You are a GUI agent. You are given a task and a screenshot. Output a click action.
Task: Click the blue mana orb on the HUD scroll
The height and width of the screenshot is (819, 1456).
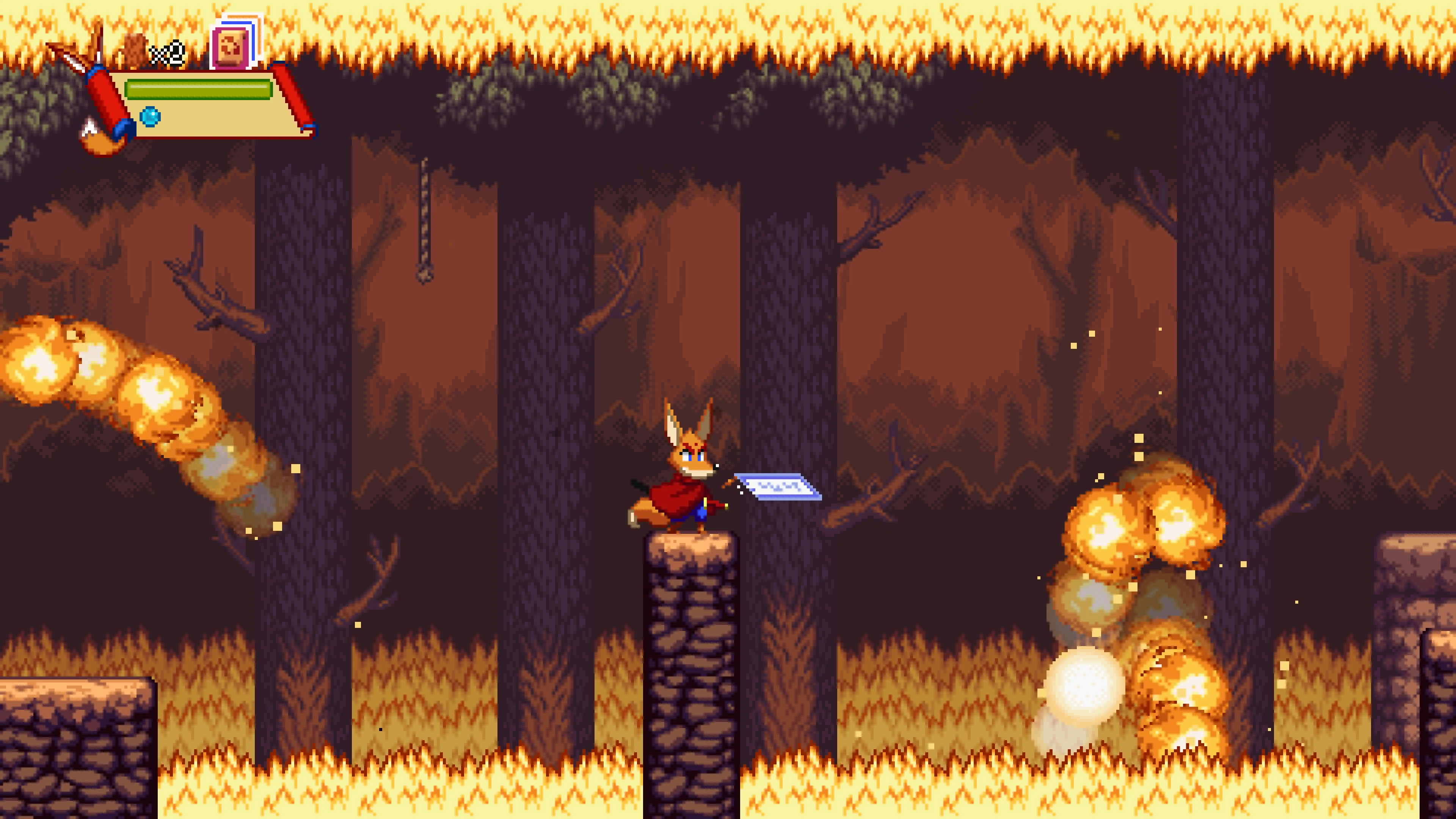click(151, 118)
